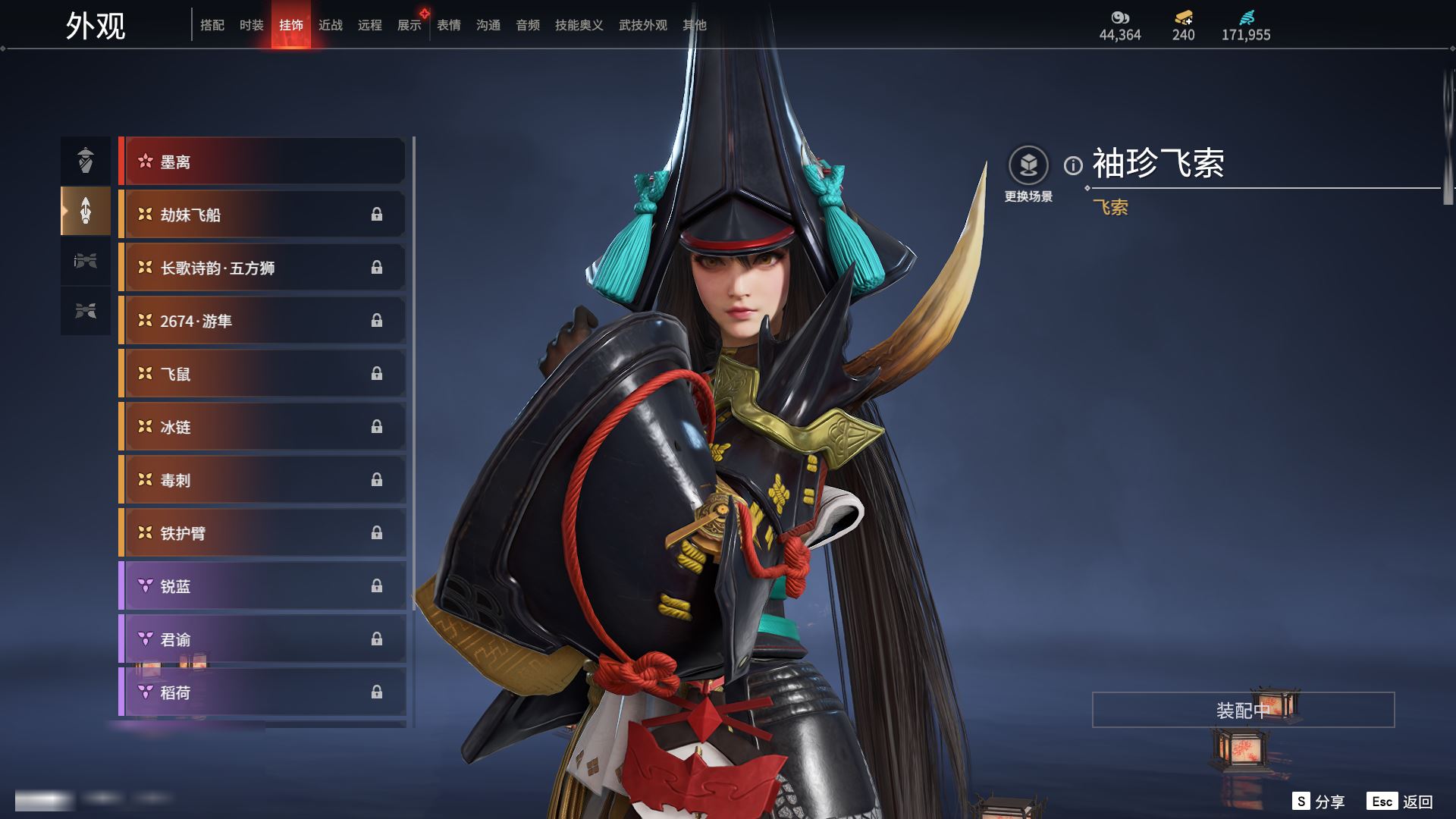Viewport: 1456px width, 819px height.
Task: Switch to the 表情 tab
Action: pyautogui.click(x=449, y=25)
